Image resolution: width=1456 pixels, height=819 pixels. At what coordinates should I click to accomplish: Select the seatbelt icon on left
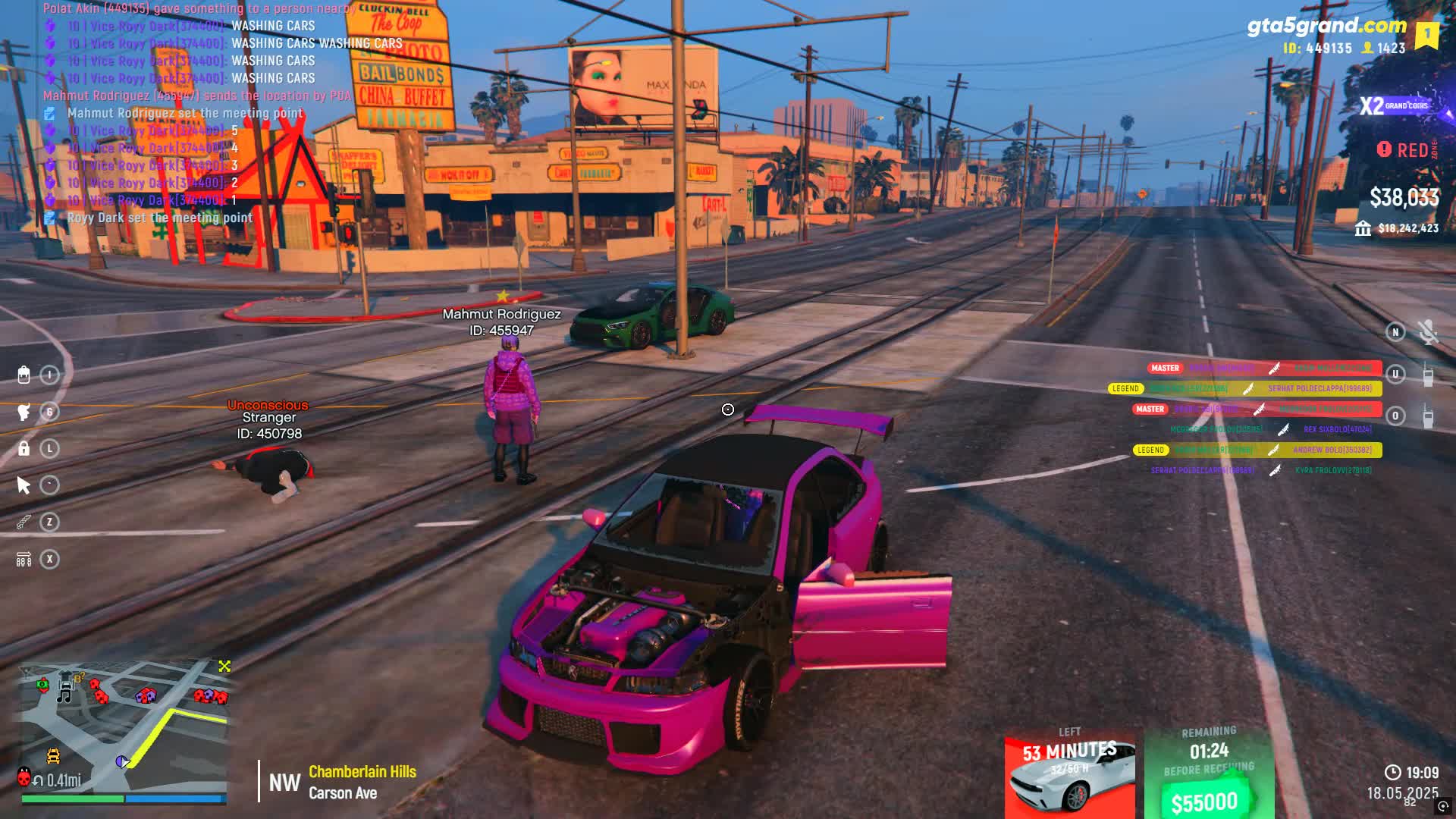[x=24, y=522]
